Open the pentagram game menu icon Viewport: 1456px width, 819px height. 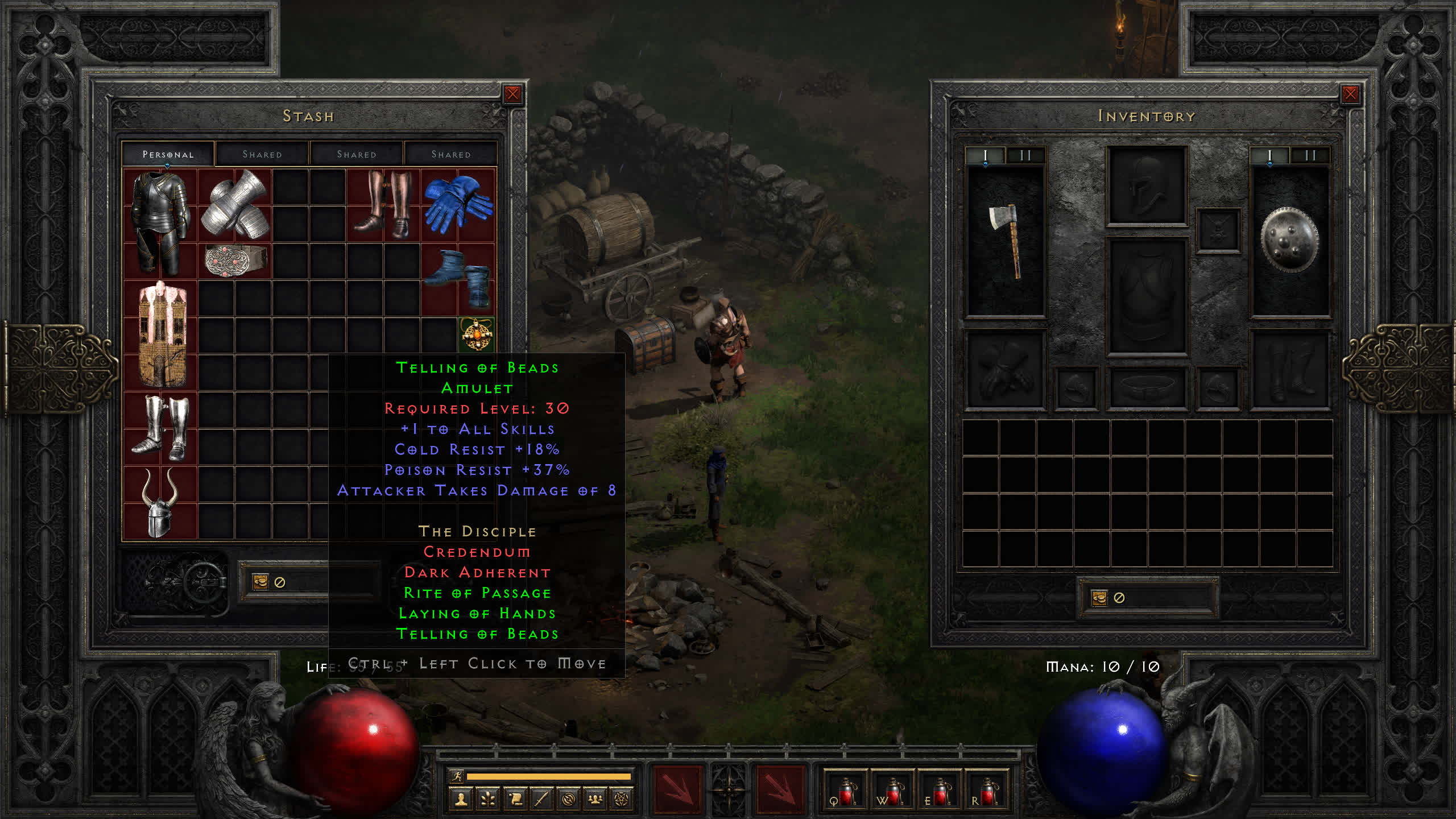coord(622,800)
